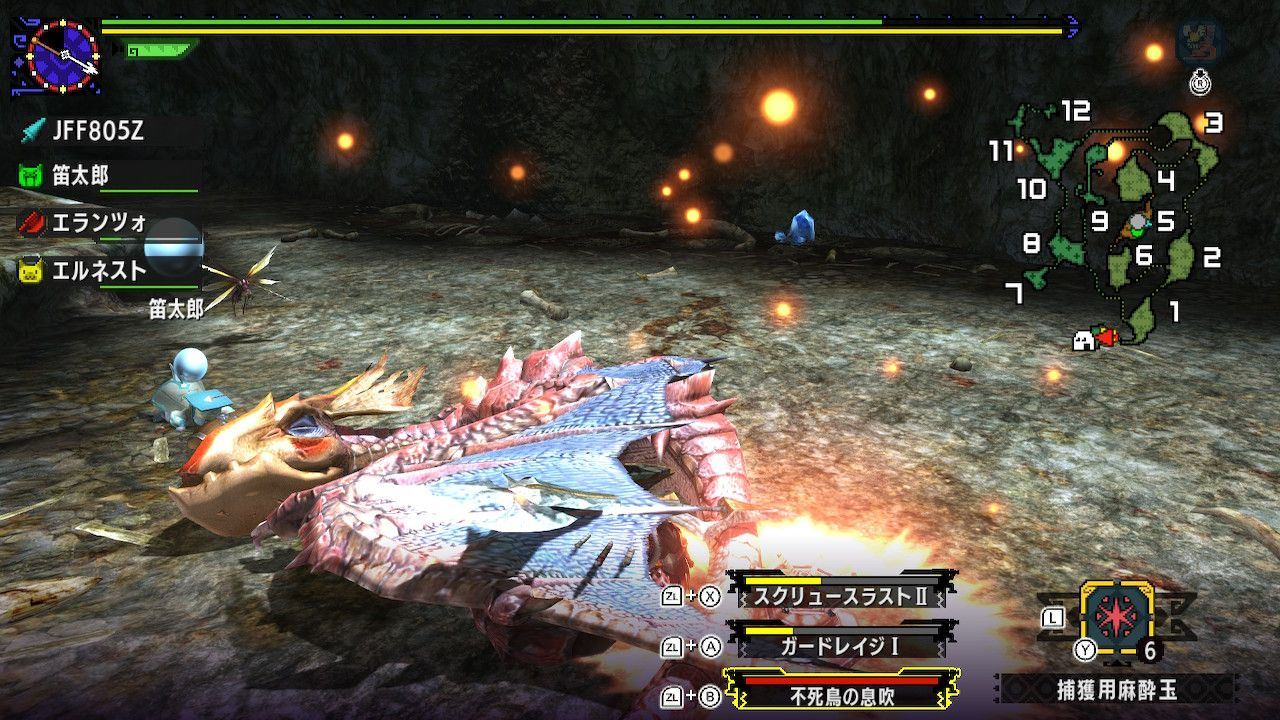Activate the スクリュースラストⅡ hunter art
Viewport: 1280px width, 720px height.
pyautogui.click(x=838, y=596)
